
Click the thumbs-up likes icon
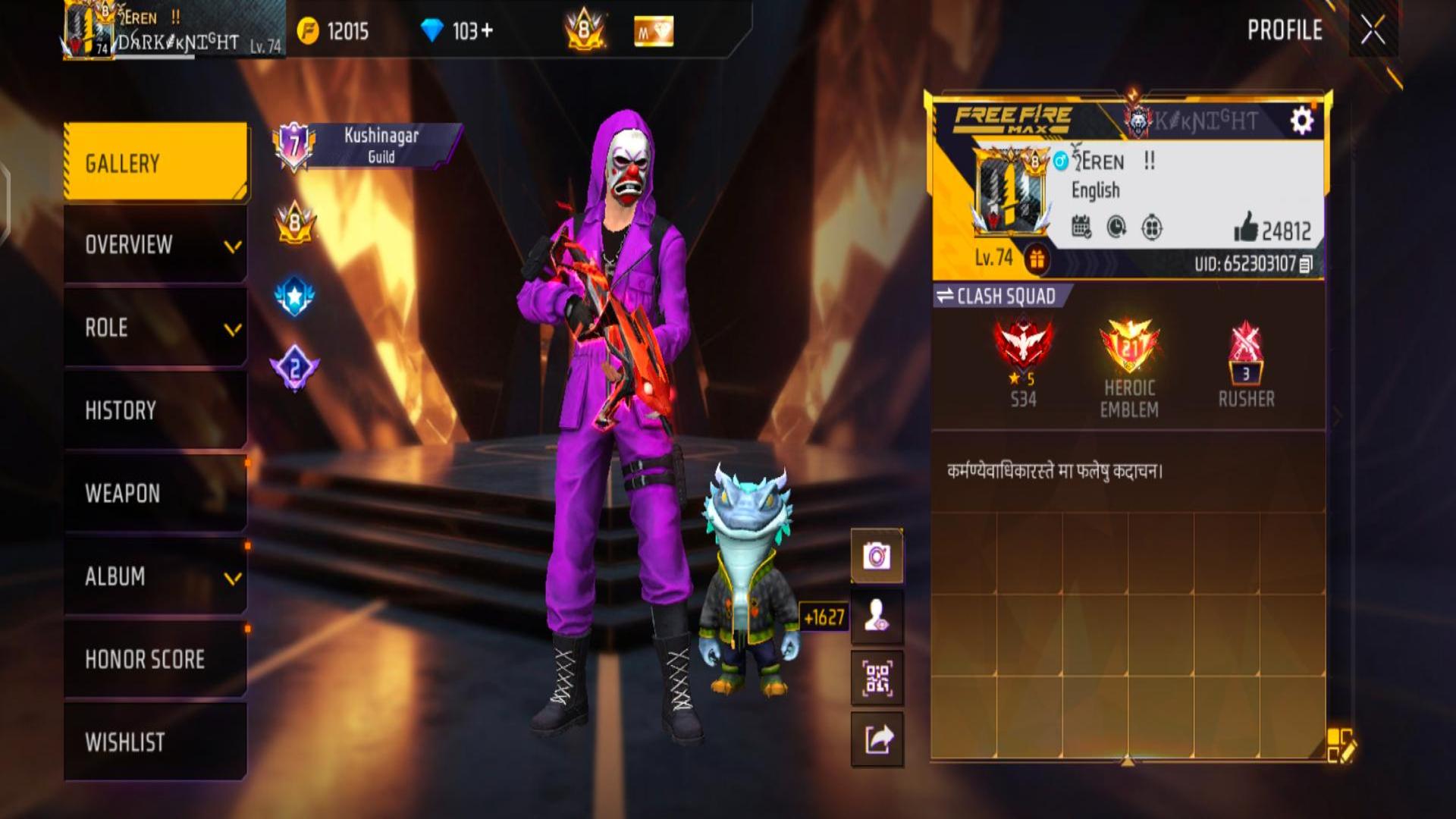[1246, 227]
